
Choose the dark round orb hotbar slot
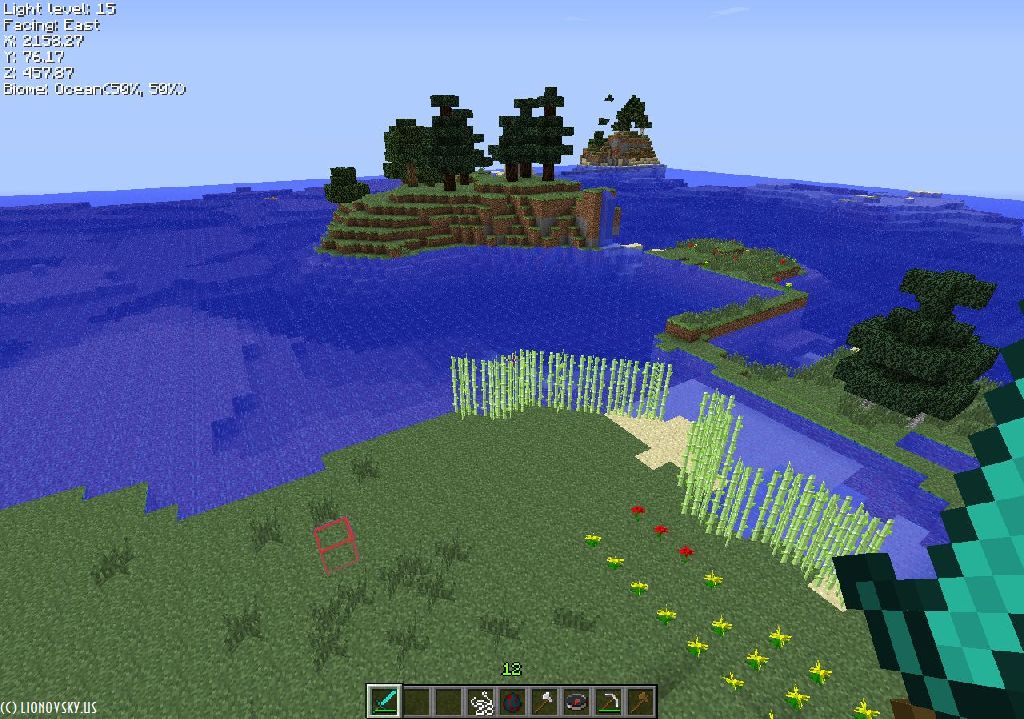[x=513, y=701]
